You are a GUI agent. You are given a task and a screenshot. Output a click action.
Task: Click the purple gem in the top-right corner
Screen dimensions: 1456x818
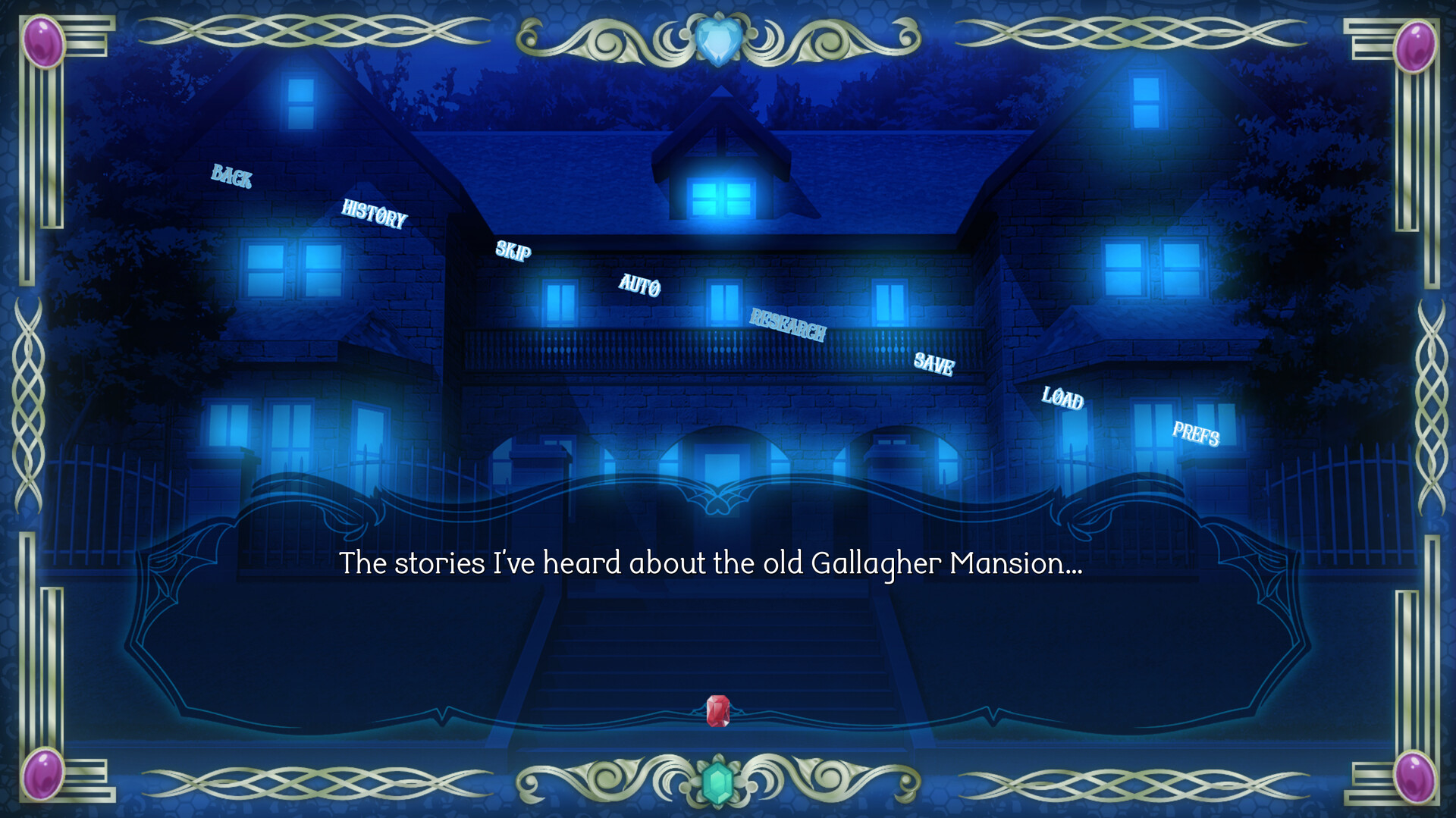(x=1415, y=47)
